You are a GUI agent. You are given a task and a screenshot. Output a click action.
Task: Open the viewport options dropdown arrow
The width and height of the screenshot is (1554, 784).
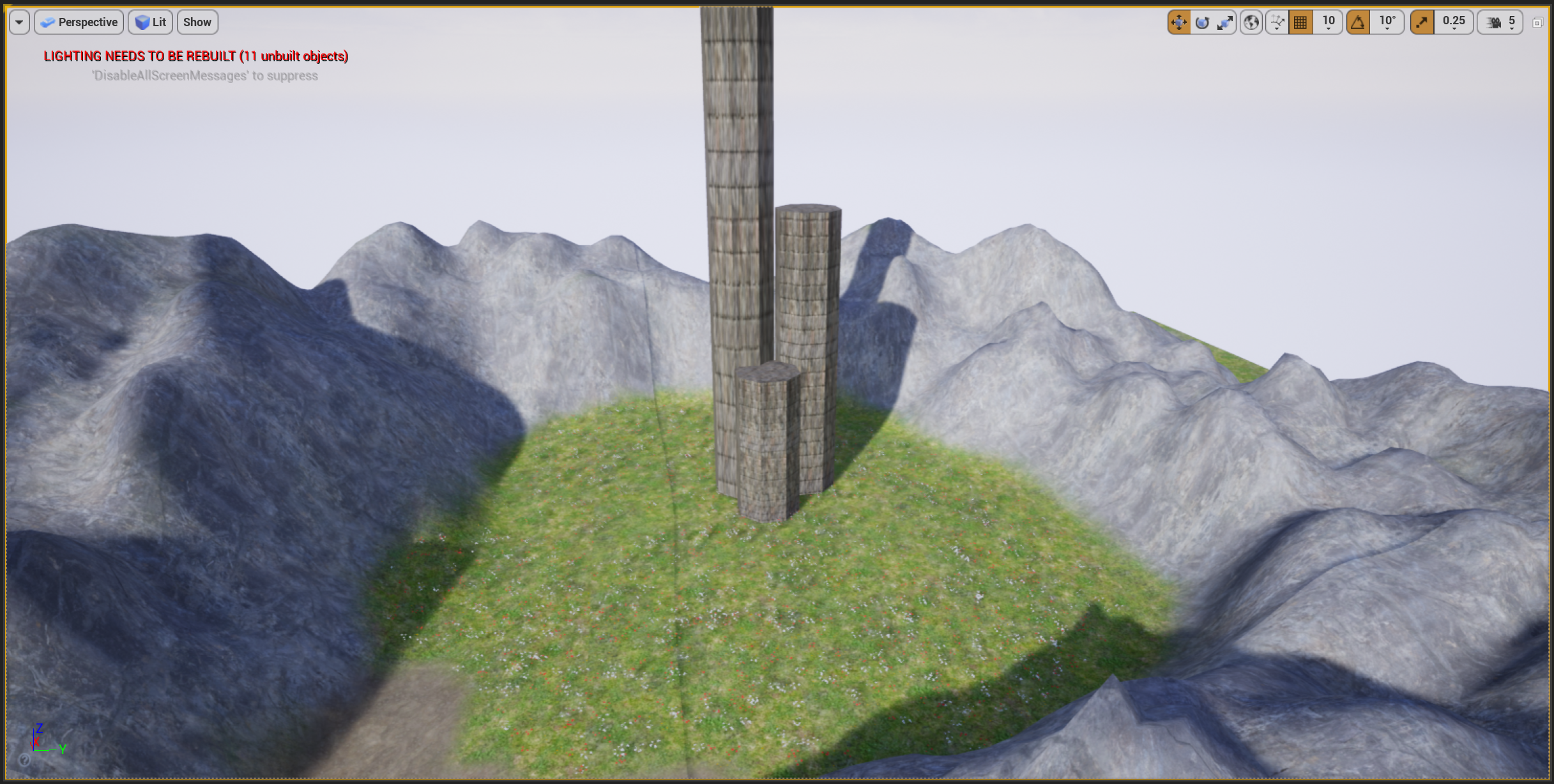(19, 22)
